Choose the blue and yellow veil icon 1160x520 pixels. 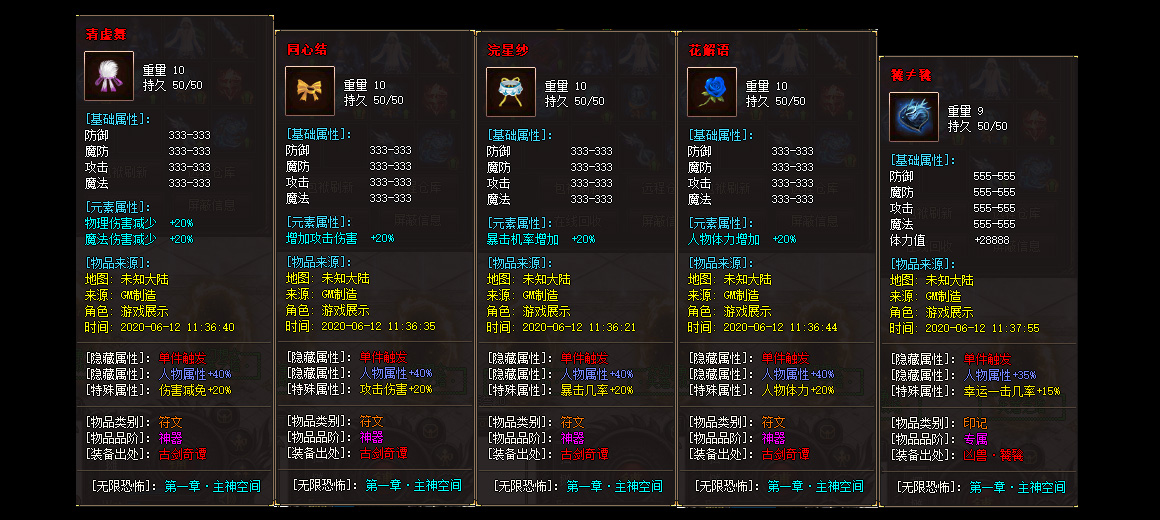tap(511, 92)
